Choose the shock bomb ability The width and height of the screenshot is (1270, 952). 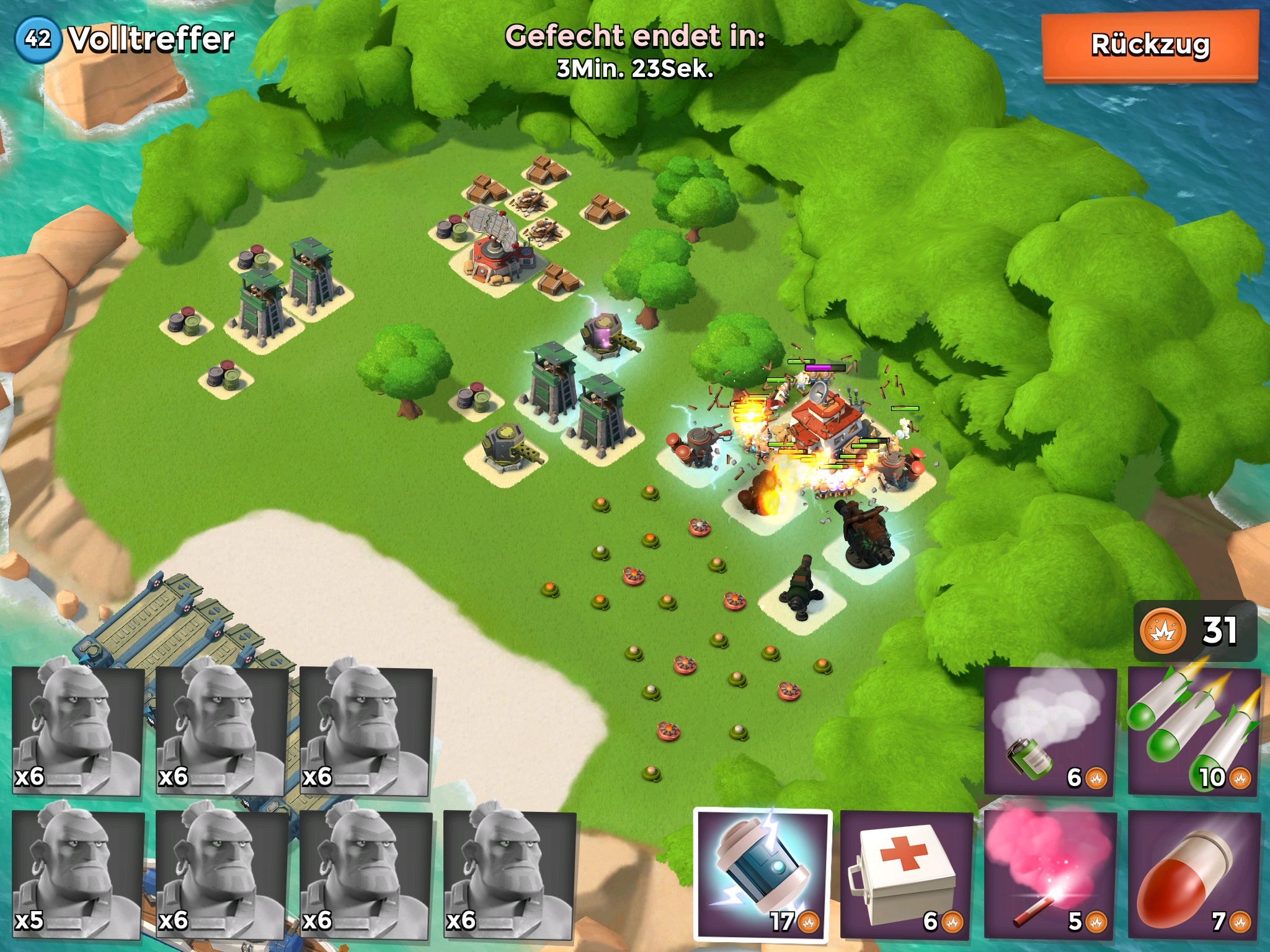(763, 875)
